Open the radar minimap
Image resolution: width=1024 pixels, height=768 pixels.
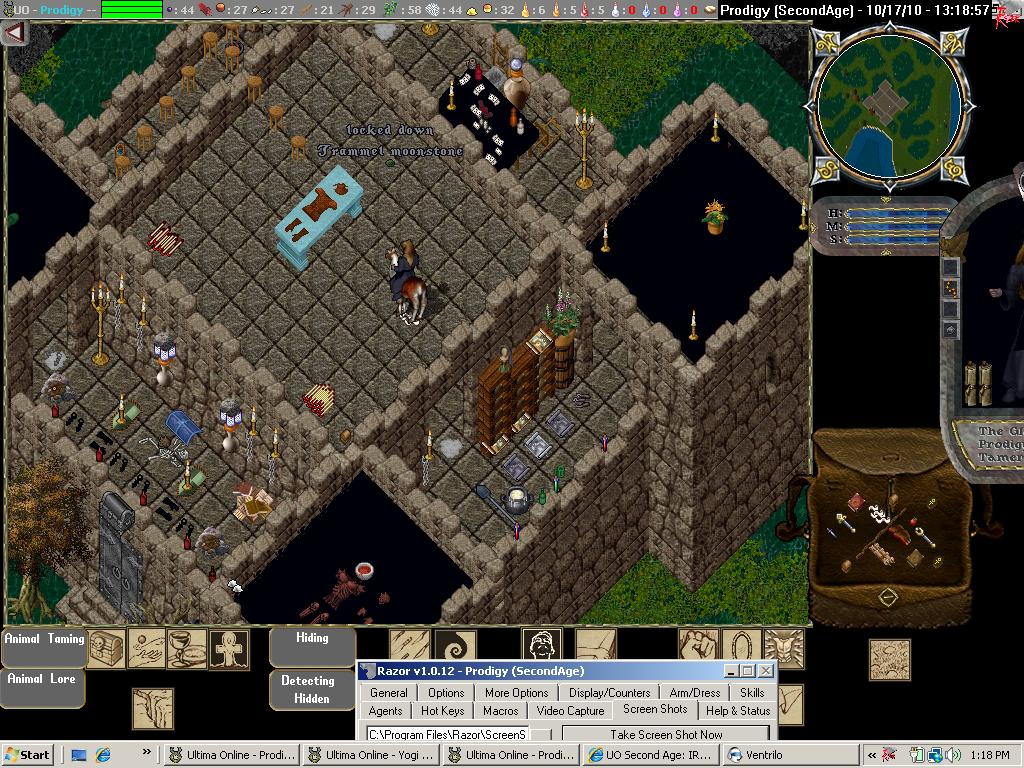[x=888, y=105]
